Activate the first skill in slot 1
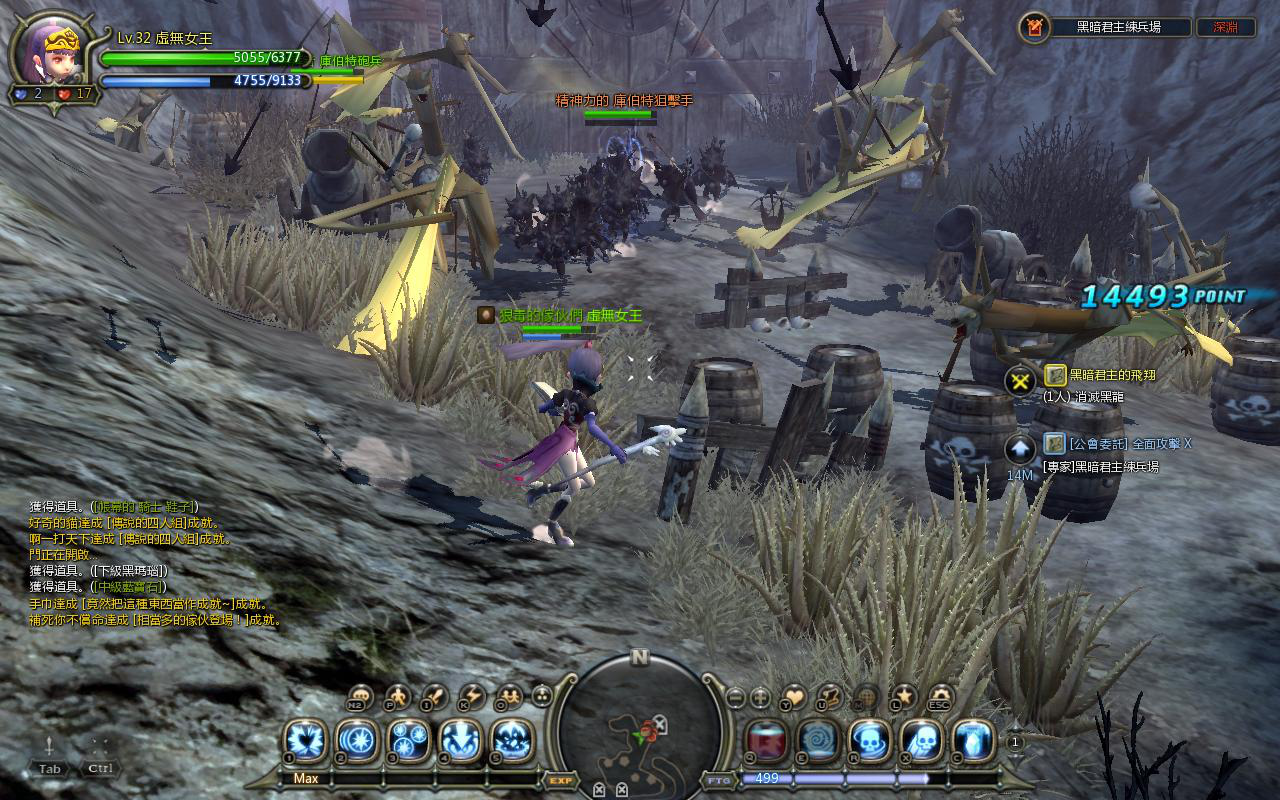Screen dimensions: 1280x800 304,741
